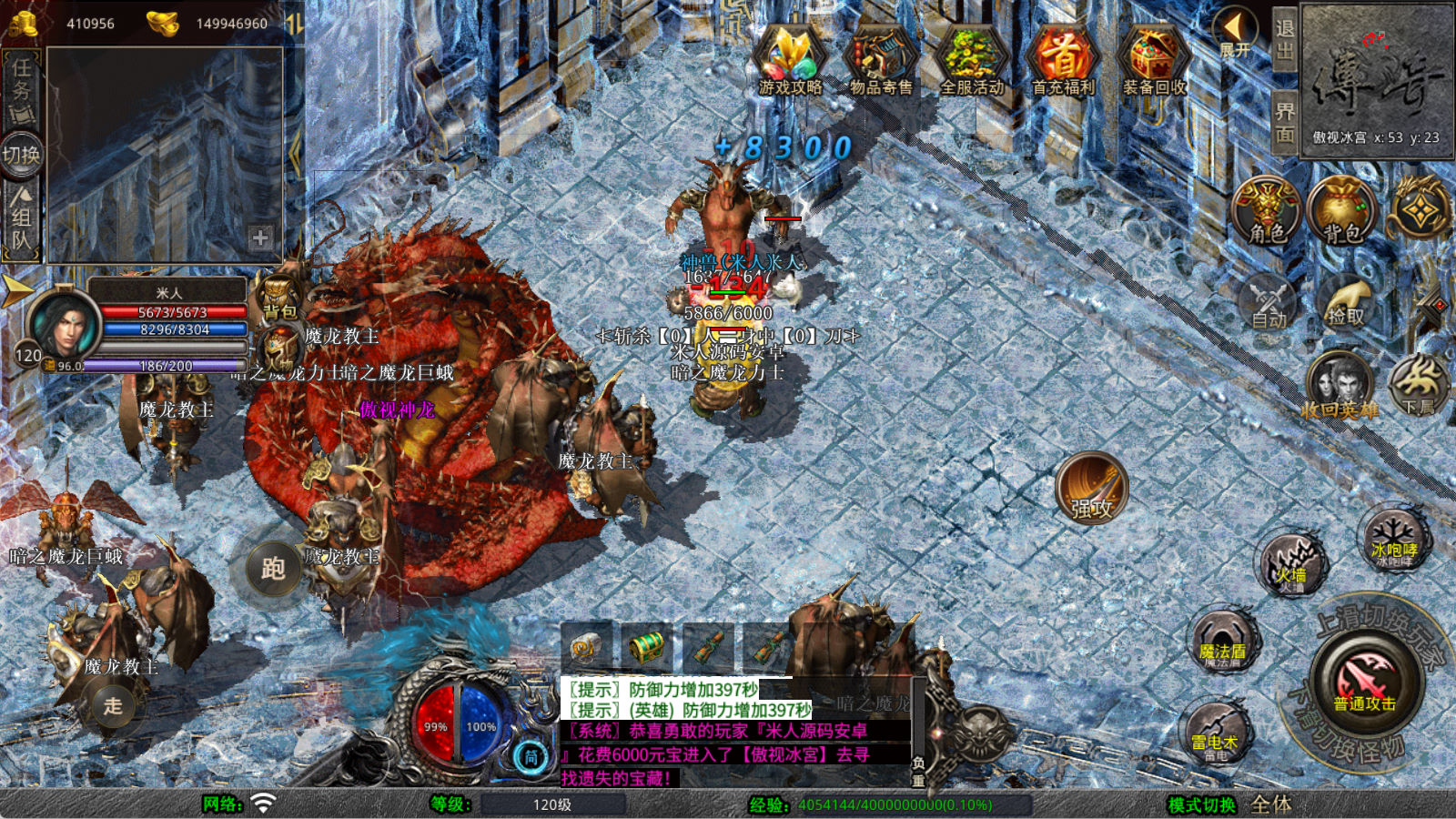Activate the 强攻 strong attack skill

point(1092,488)
